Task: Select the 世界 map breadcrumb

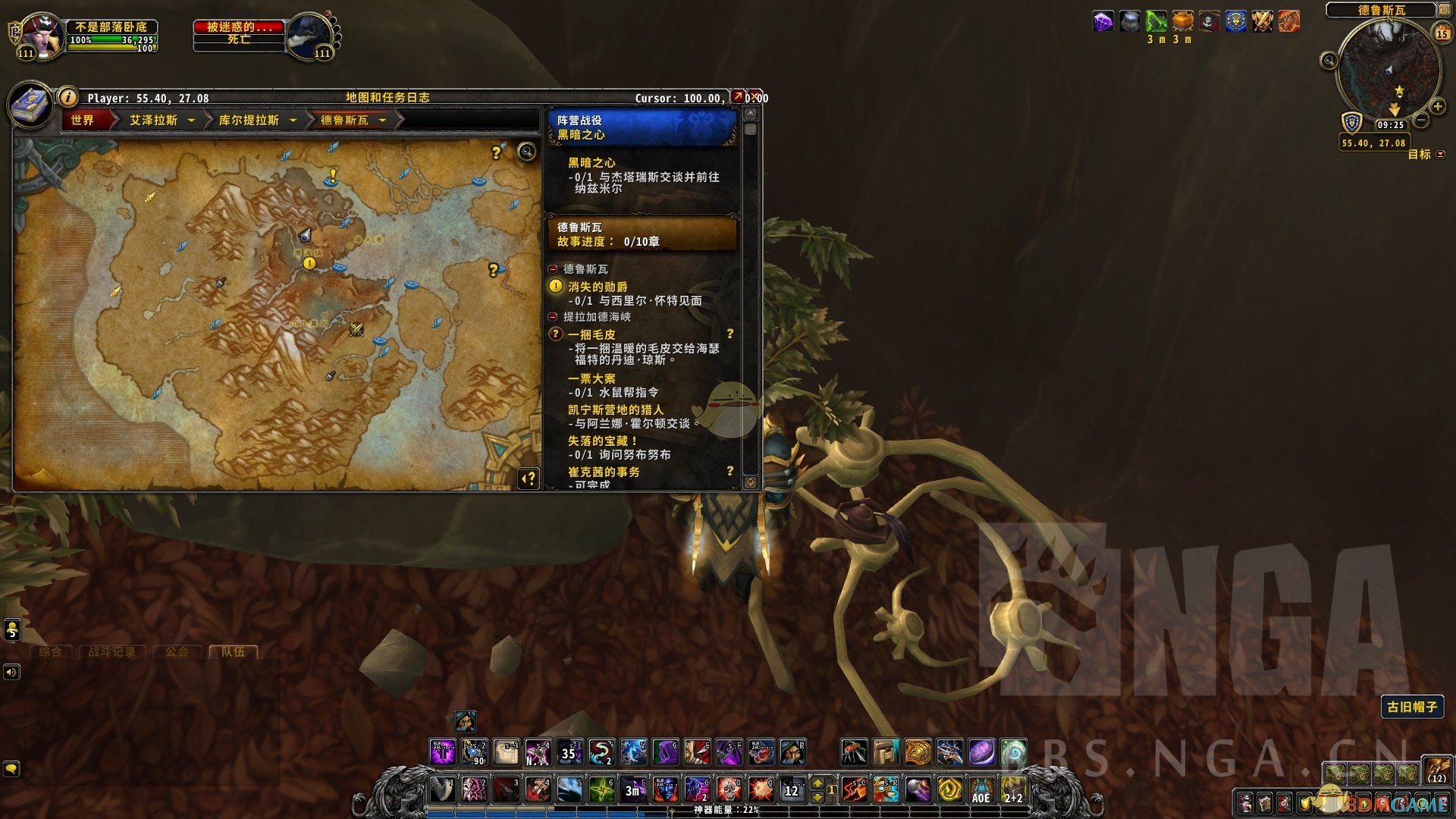Action: pyautogui.click(x=83, y=121)
